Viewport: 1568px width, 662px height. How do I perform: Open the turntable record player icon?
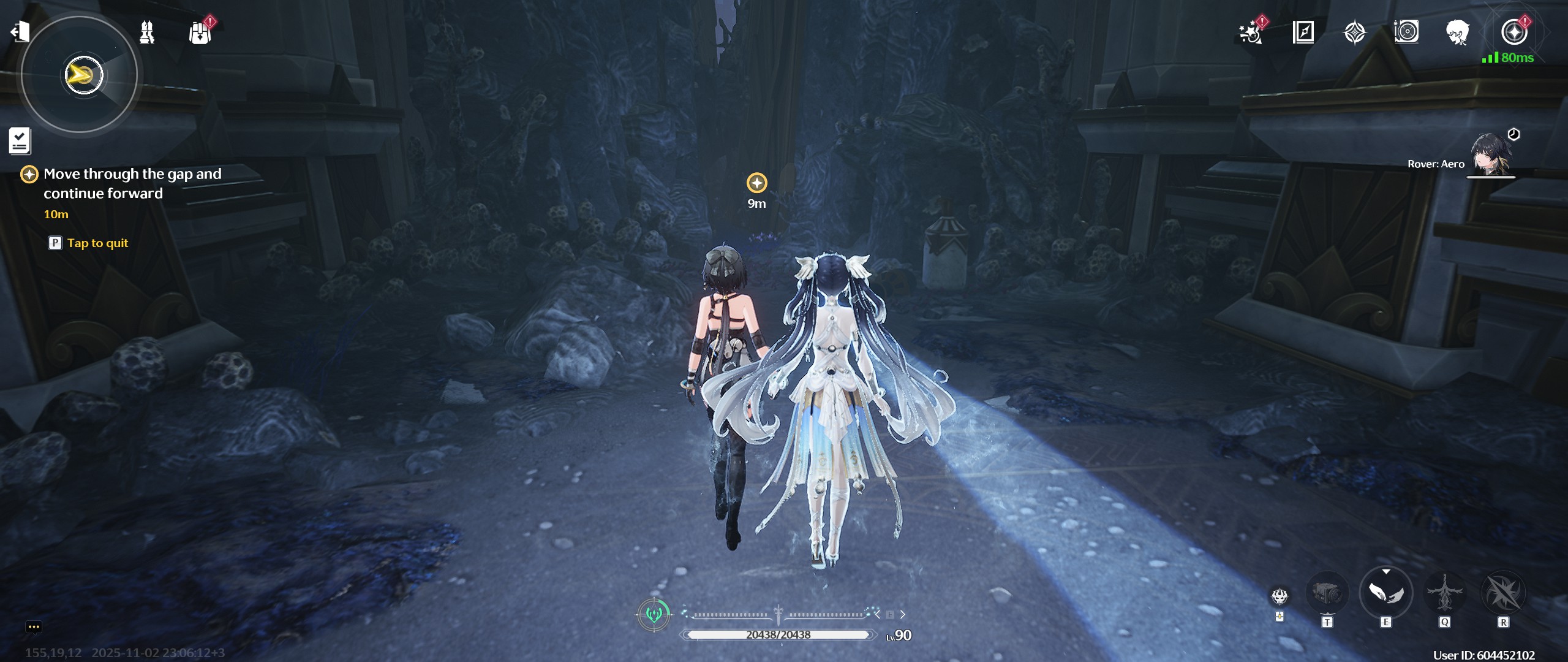tap(1406, 32)
